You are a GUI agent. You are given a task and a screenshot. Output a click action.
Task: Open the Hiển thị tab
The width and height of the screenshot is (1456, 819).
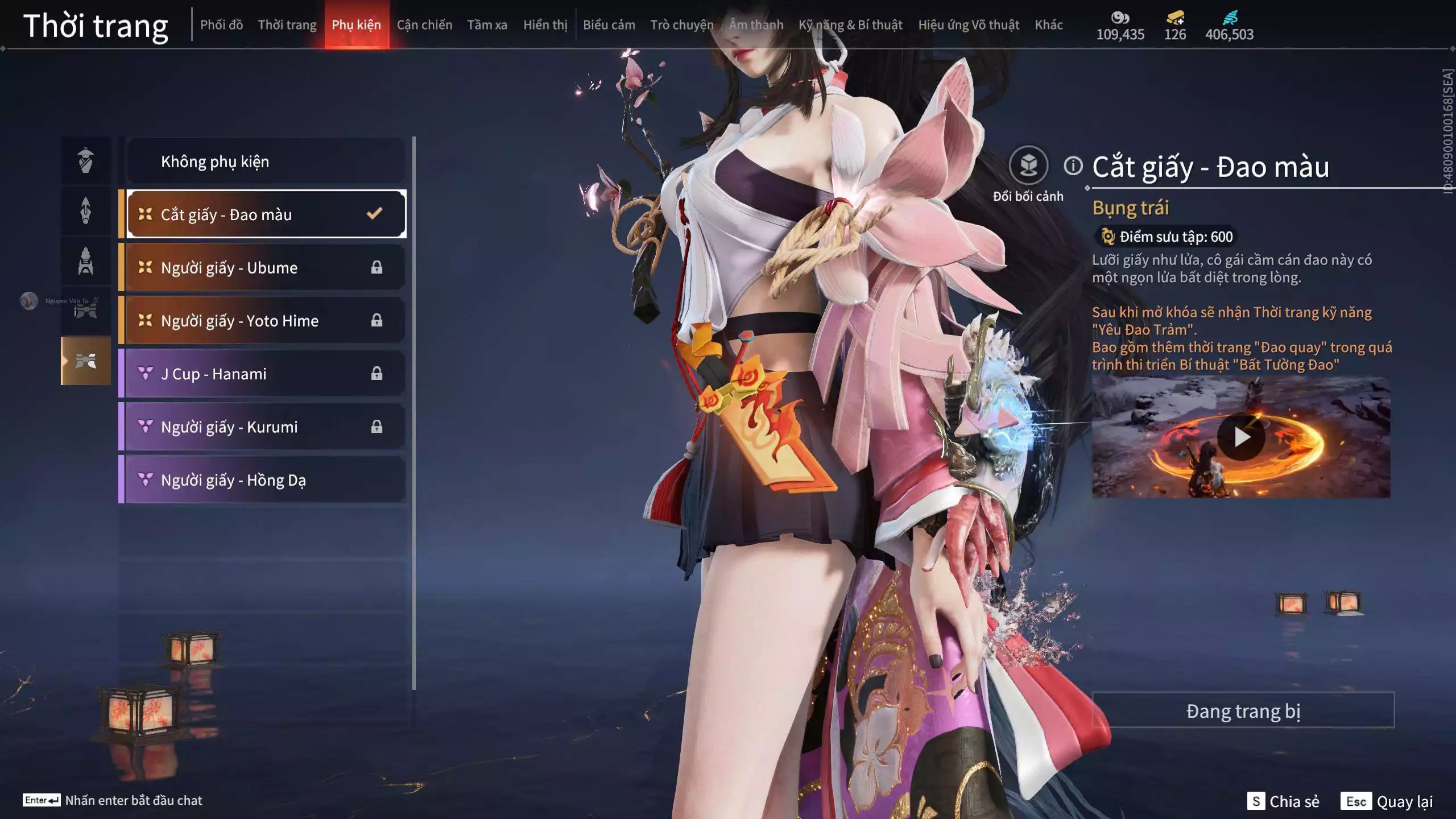click(545, 25)
